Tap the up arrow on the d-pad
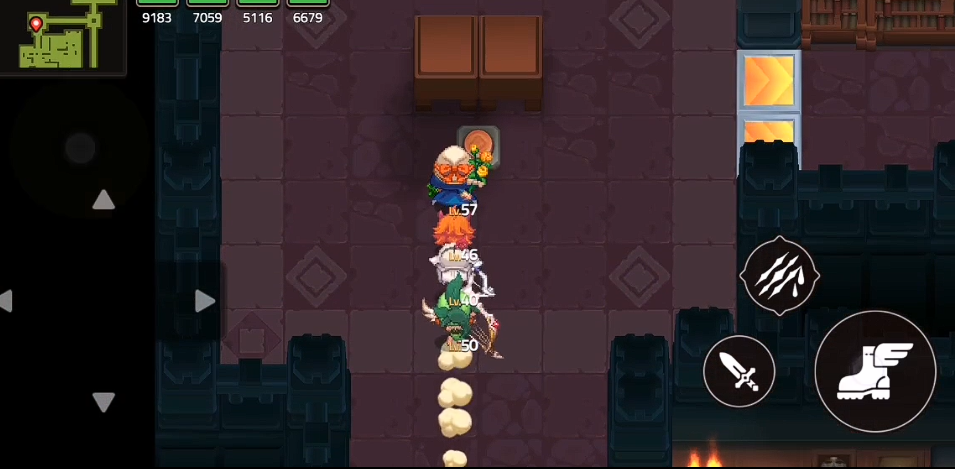Viewport: 955px width, 469px height. 103,200
